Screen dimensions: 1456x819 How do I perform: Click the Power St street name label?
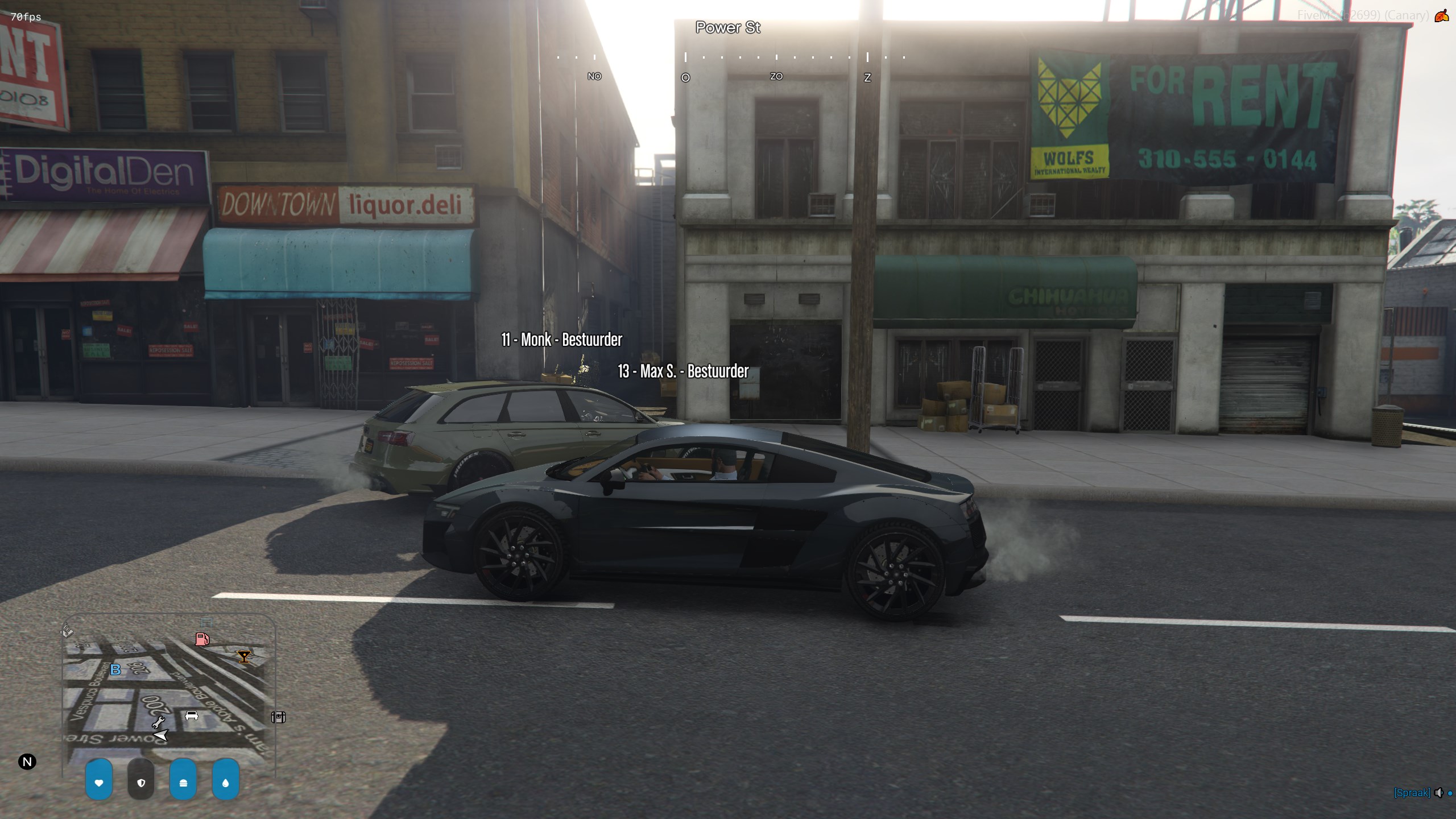point(727,27)
